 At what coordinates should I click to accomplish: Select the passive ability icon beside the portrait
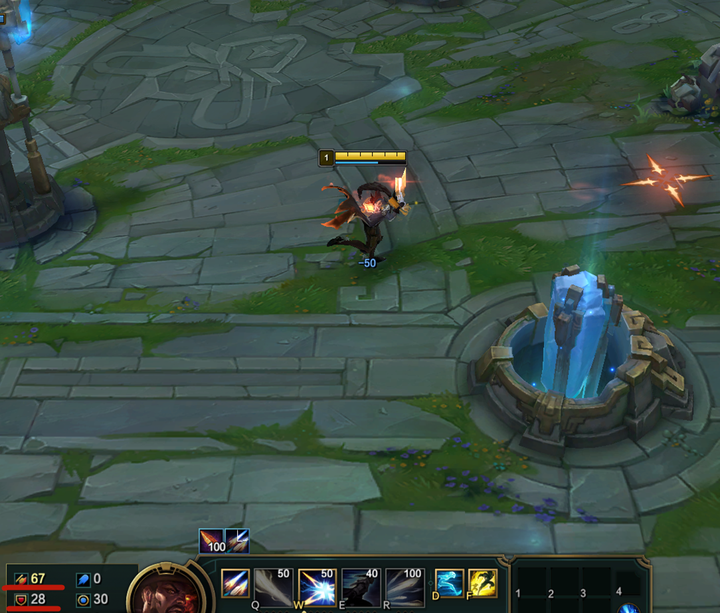pos(235,583)
